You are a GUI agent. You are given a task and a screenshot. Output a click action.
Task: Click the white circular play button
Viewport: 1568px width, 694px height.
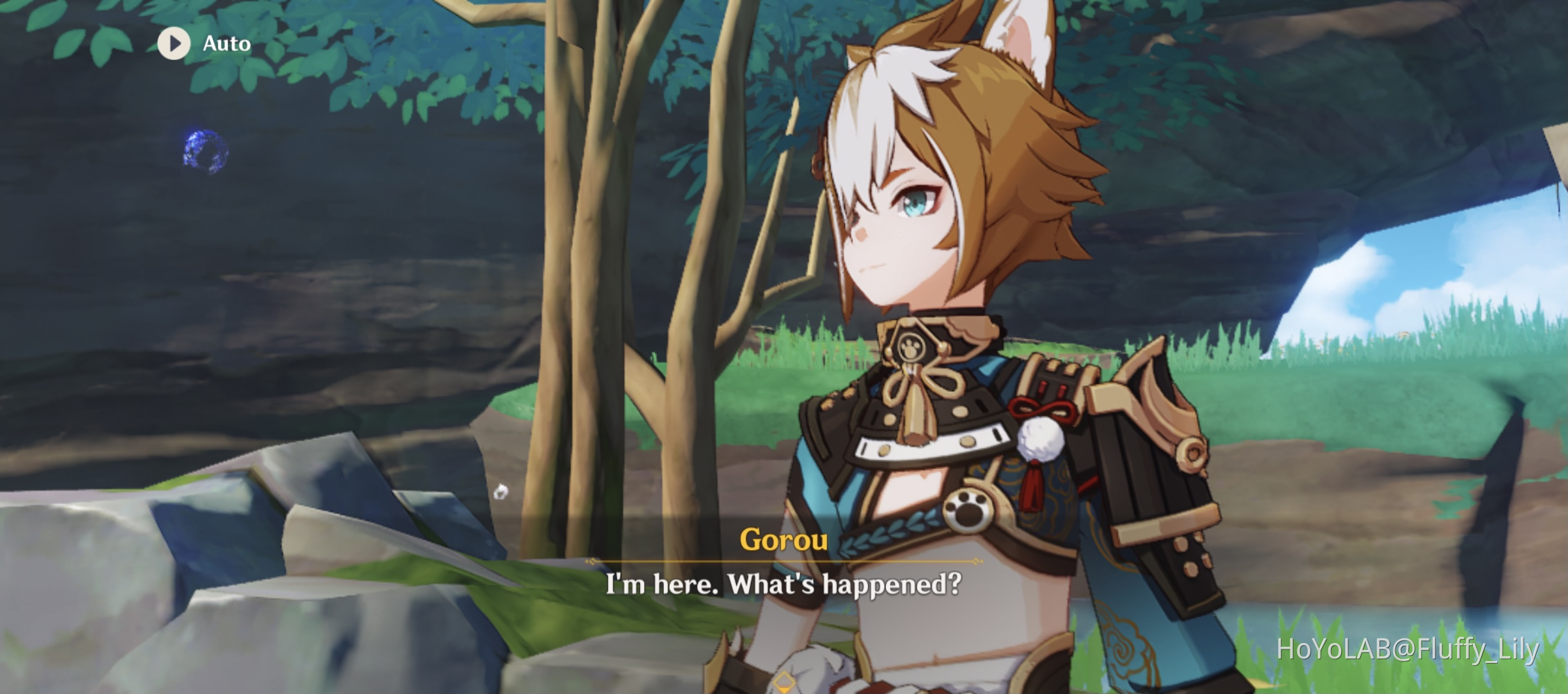173,44
